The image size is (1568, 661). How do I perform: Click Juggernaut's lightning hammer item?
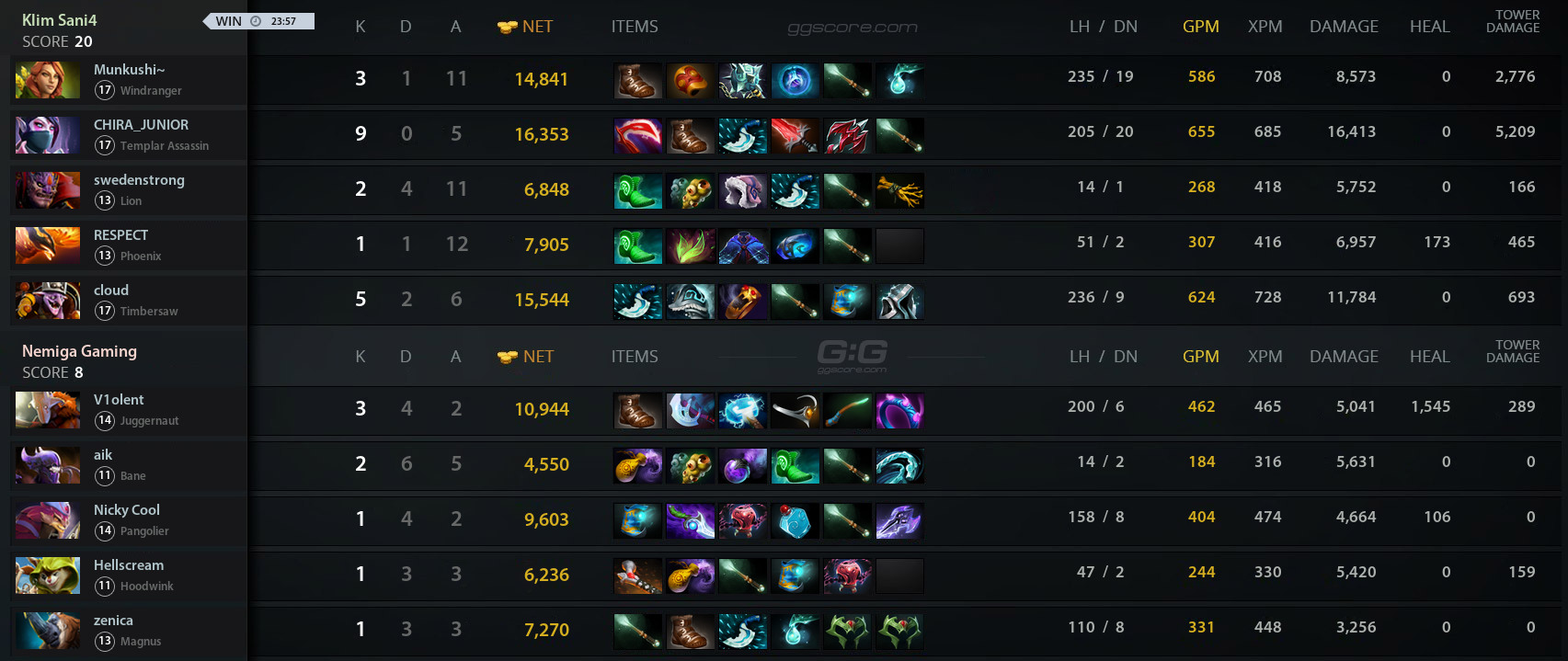point(742,411)
